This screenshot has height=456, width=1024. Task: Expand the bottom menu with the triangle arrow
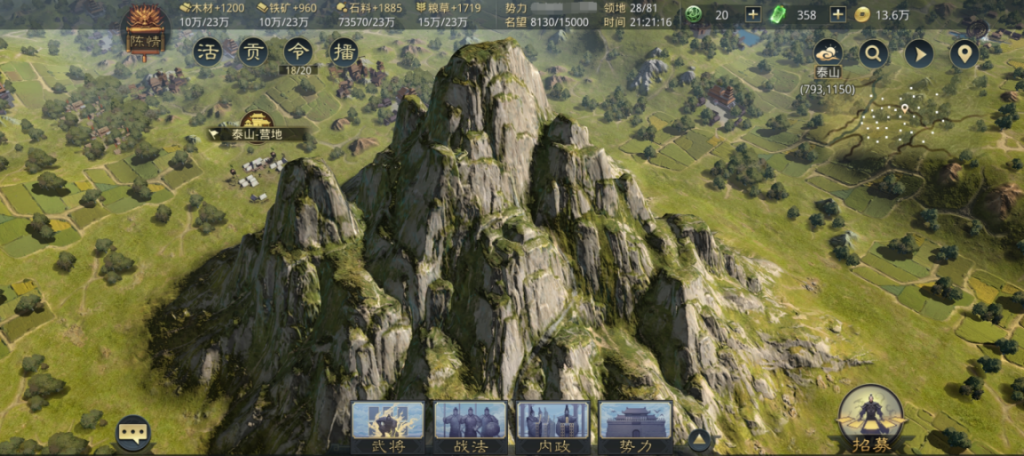pyautogui.click(x=700, y=439)
